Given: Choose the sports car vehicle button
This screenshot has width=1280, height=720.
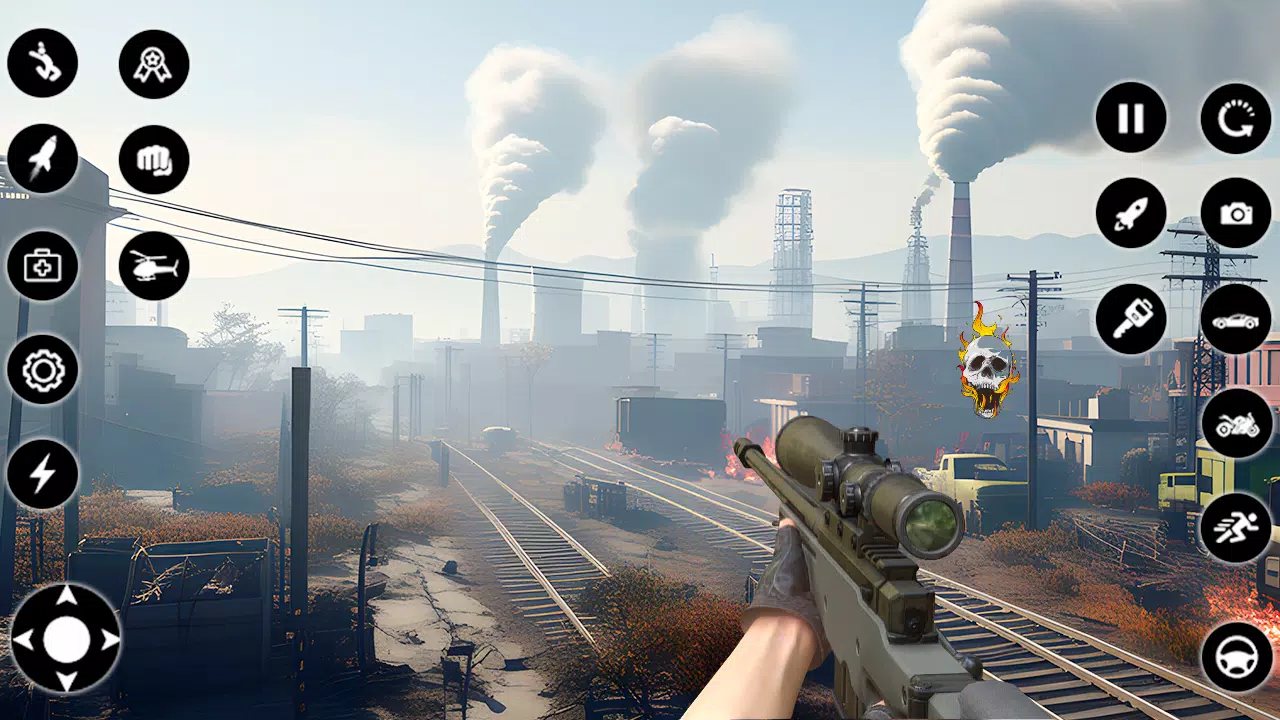Looking at the screenshot, I should (x=1236, y=319).
